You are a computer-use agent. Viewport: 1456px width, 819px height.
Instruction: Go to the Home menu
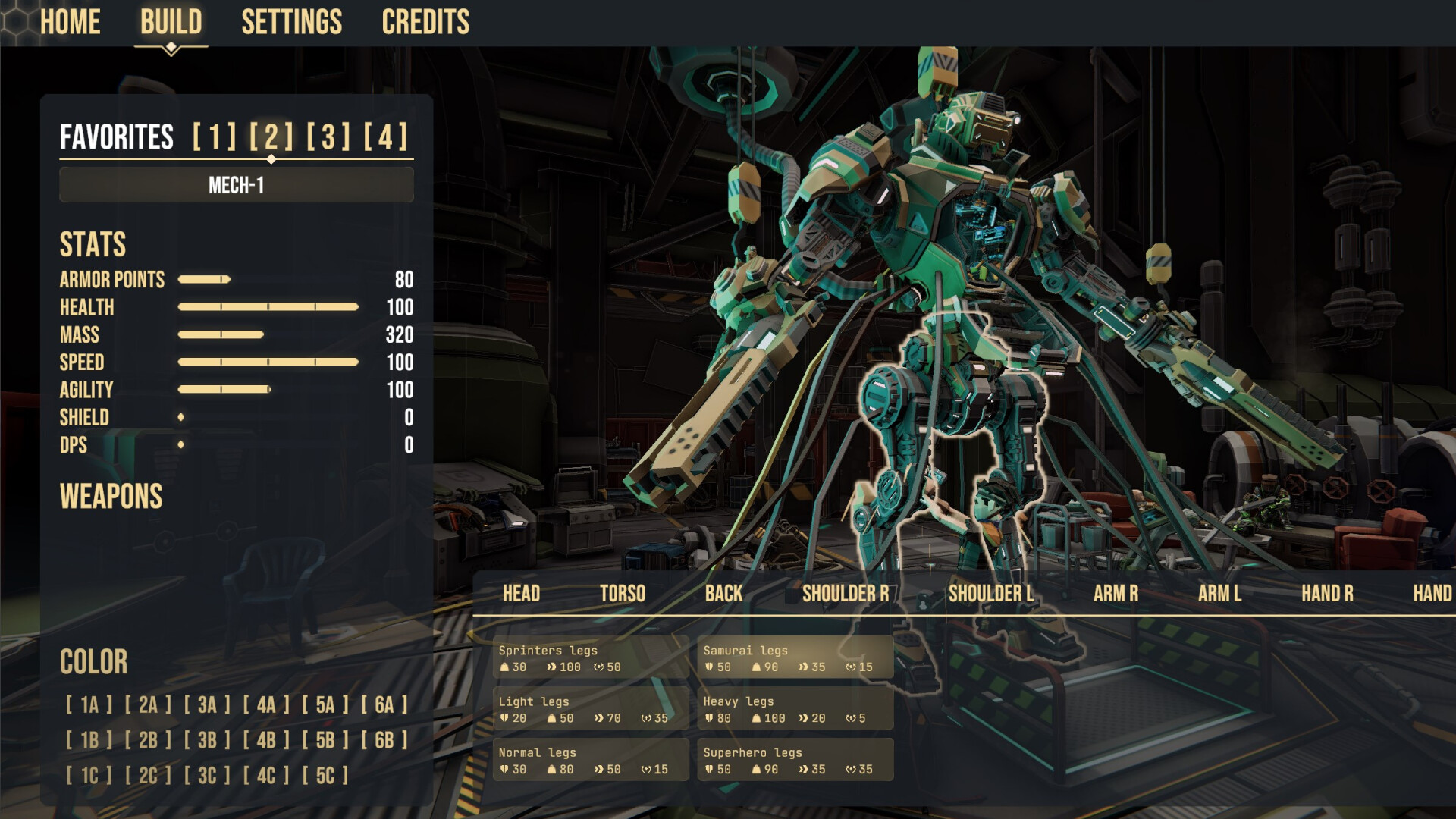pyautogui.click(x=70, y=22)
